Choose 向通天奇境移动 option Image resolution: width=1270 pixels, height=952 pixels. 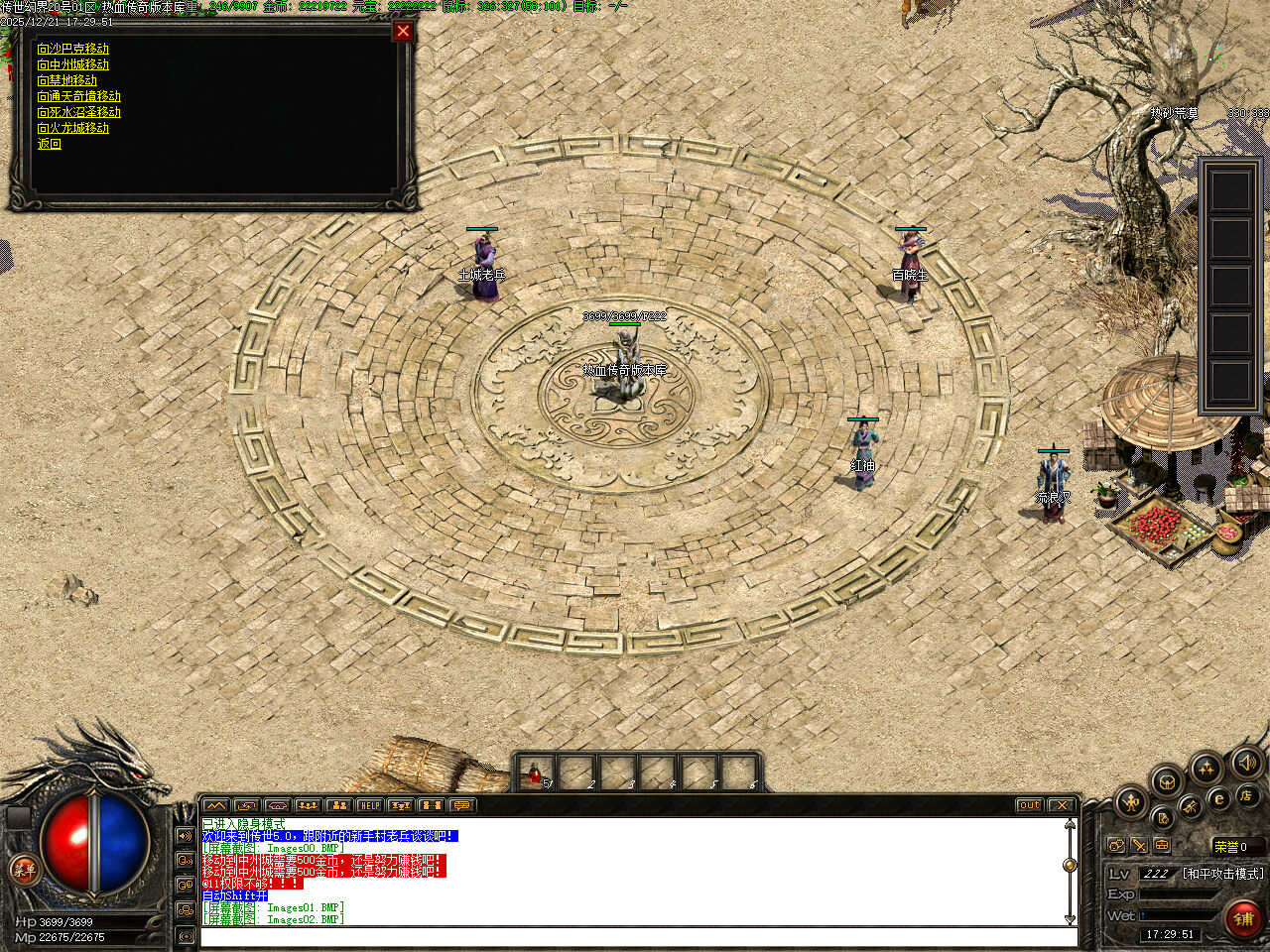[x=78, y=96]
